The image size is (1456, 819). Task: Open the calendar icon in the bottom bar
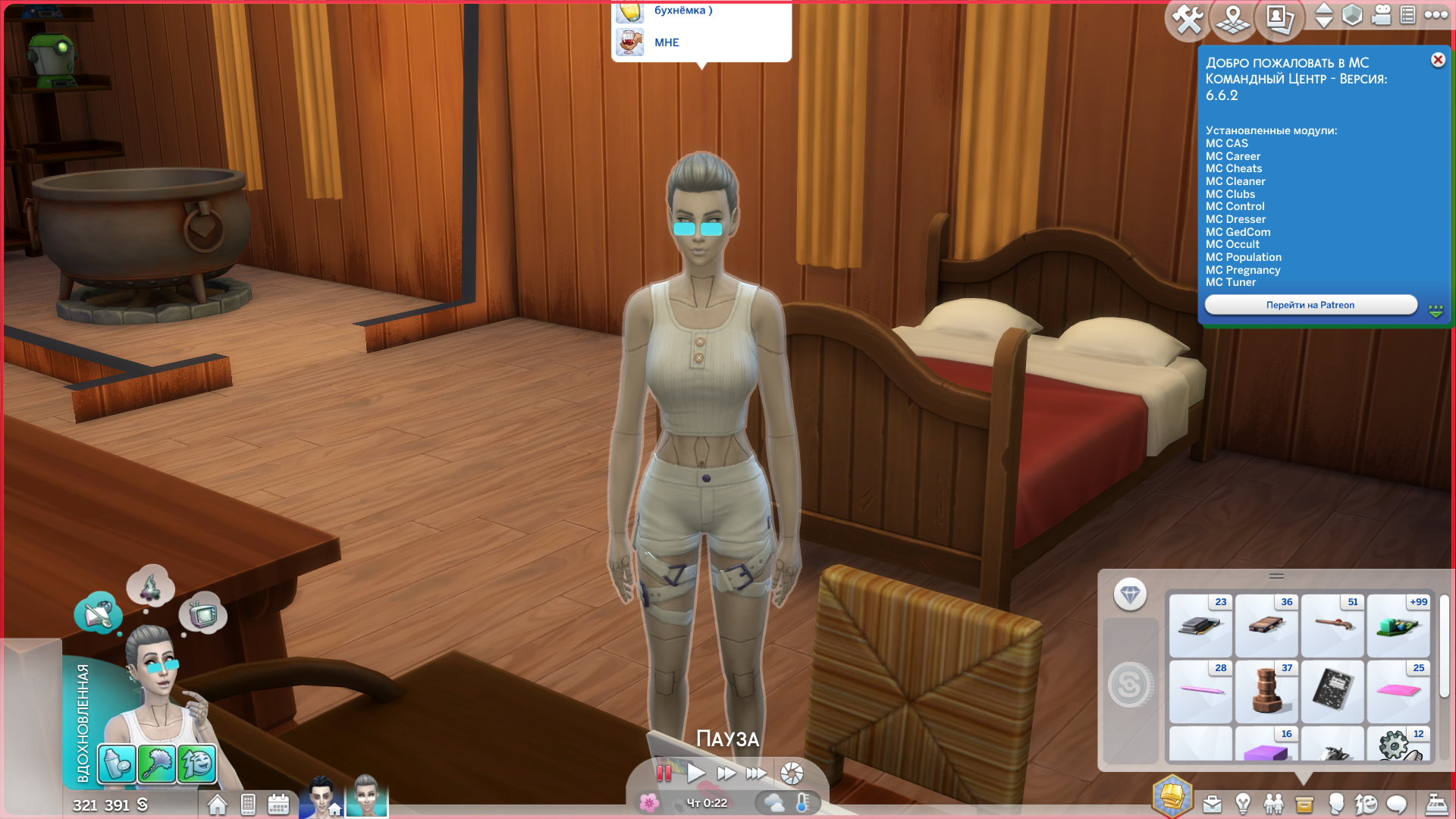click(278, 805)
